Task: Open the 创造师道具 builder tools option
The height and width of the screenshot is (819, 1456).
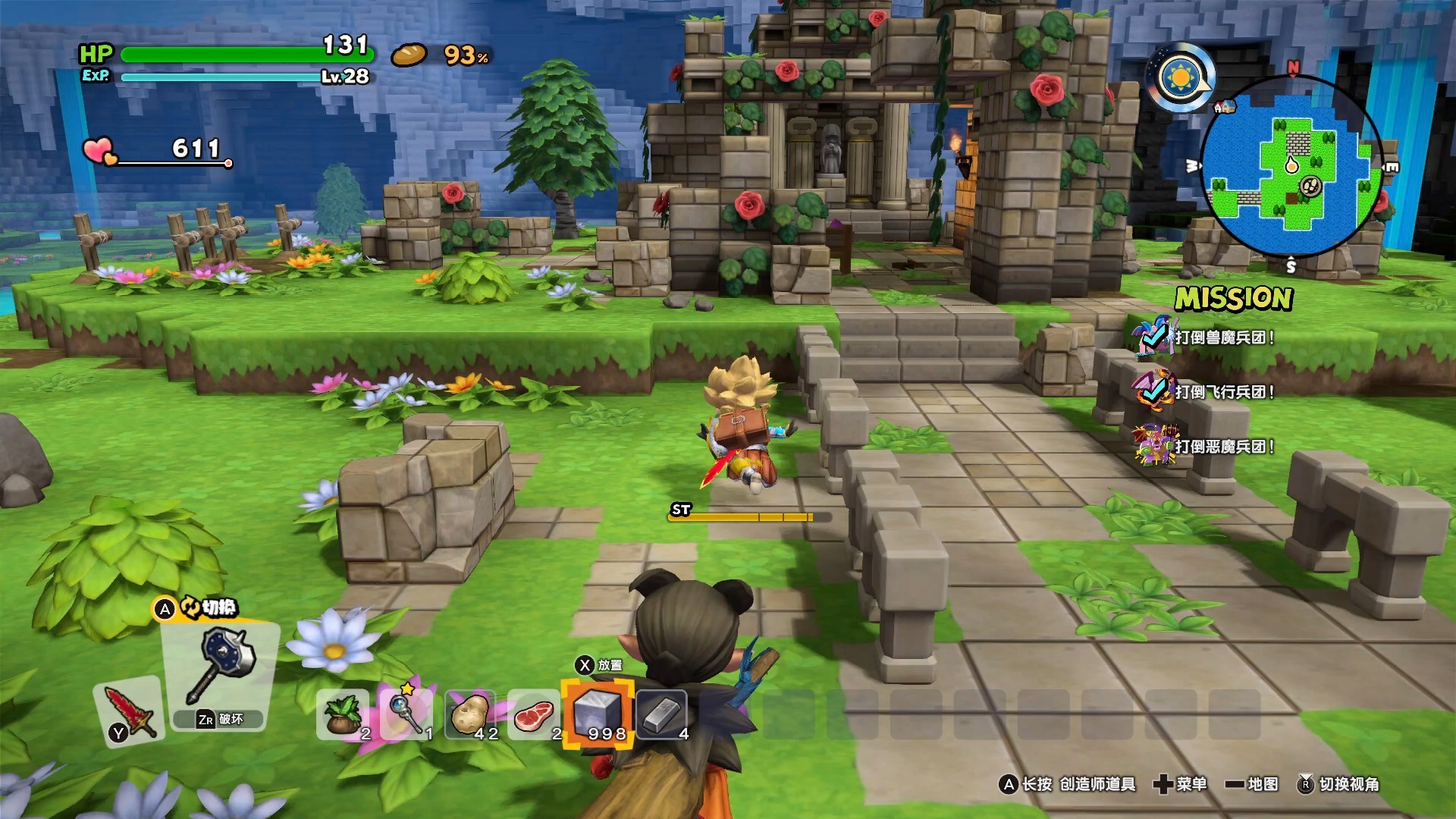Action: [x=1069, y=784]
